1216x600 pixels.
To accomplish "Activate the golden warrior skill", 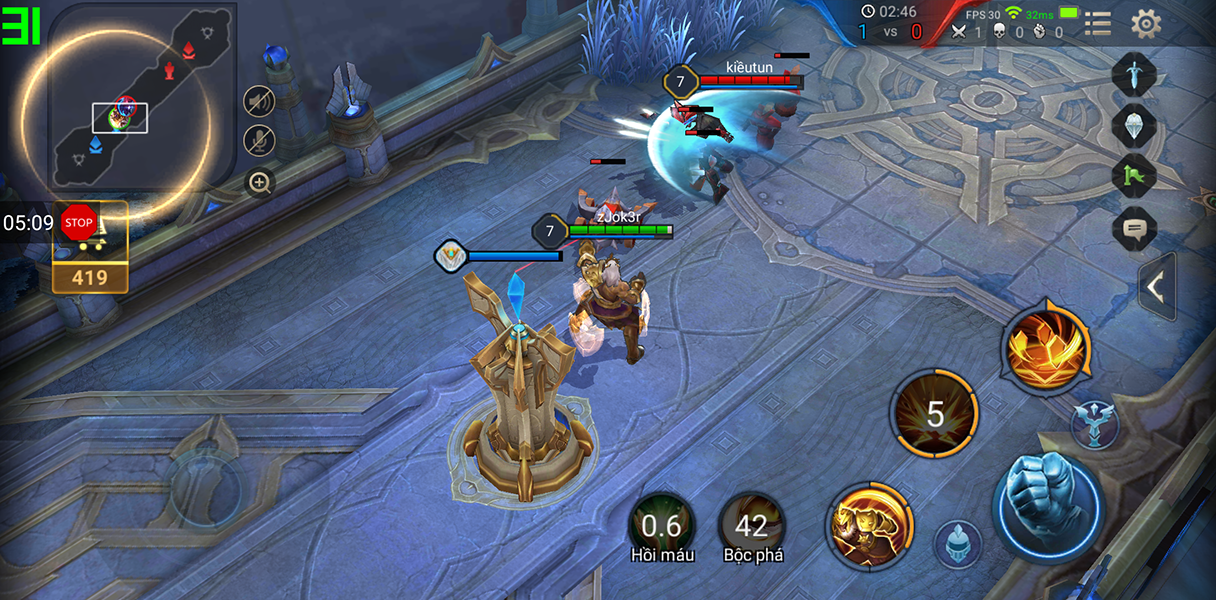I will coord(870,525).
